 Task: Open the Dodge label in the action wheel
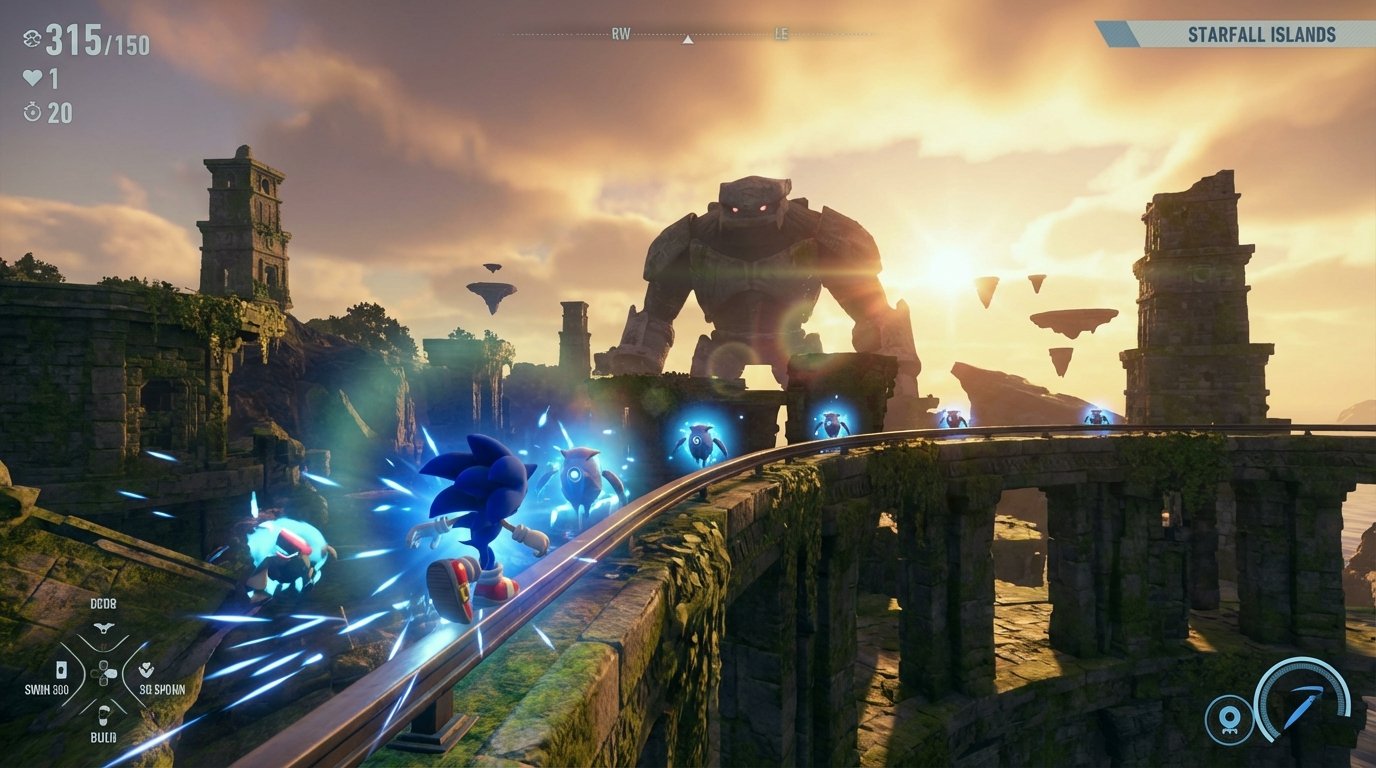coord(104,603)
